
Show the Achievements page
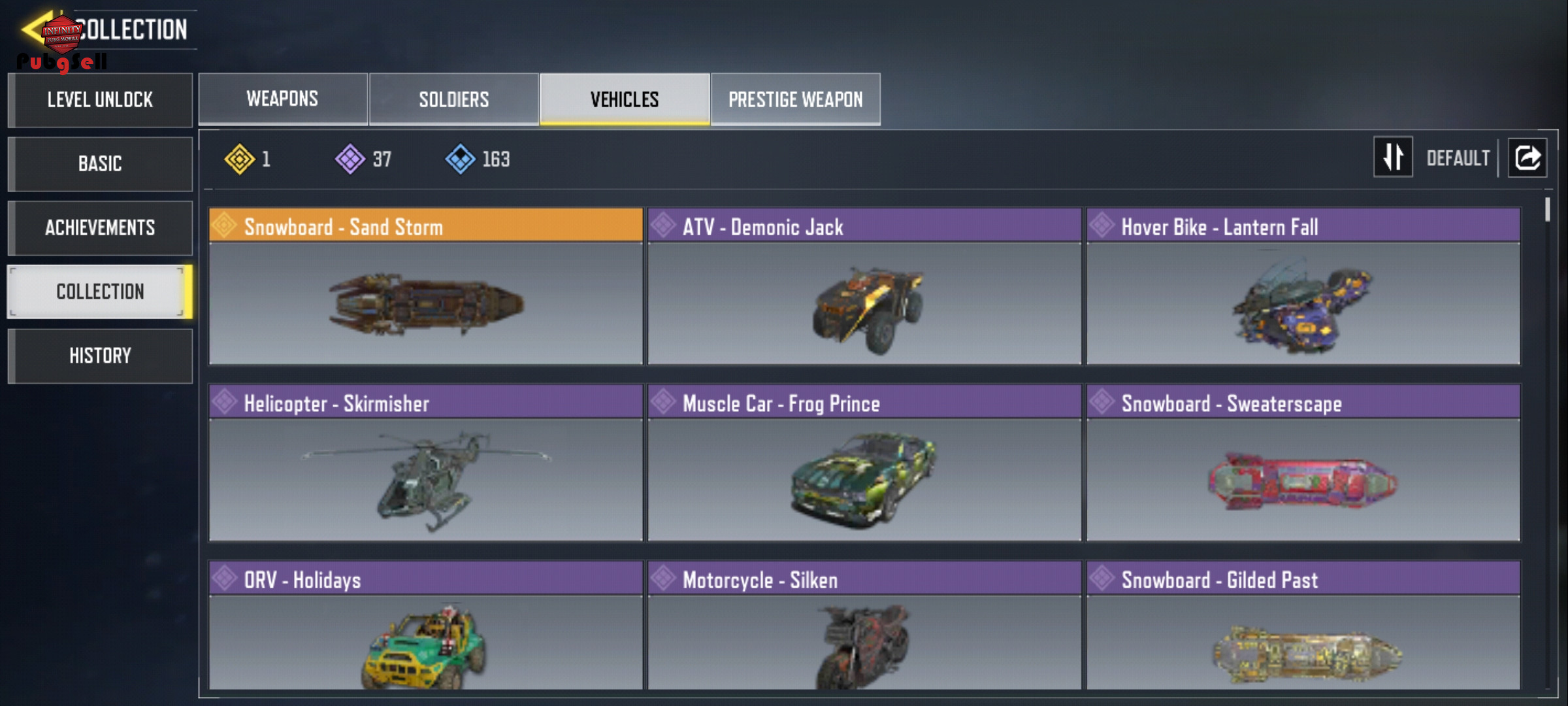click(100, 227)
